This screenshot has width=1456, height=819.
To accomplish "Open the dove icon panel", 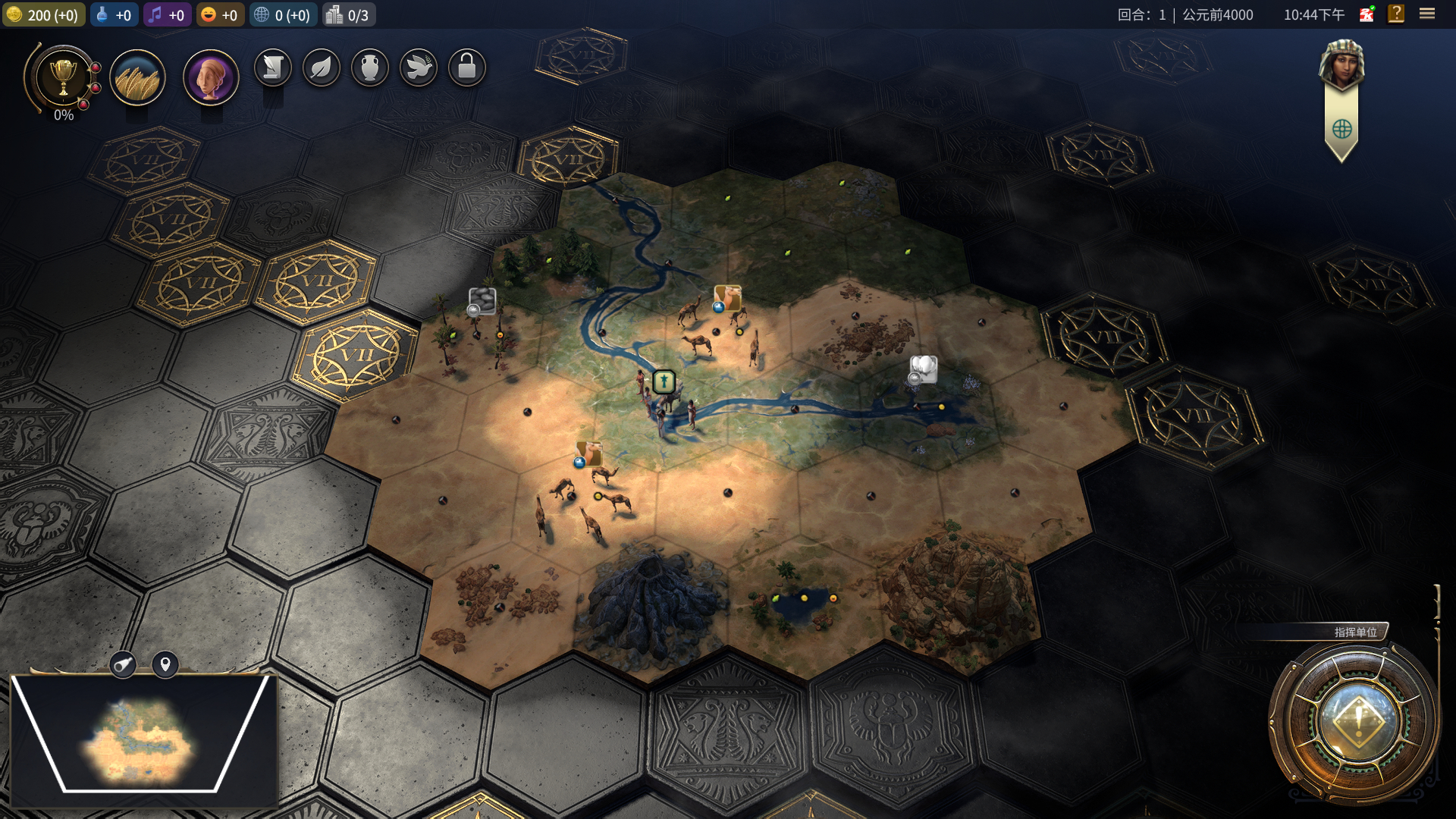I will (x=419, y=68).
